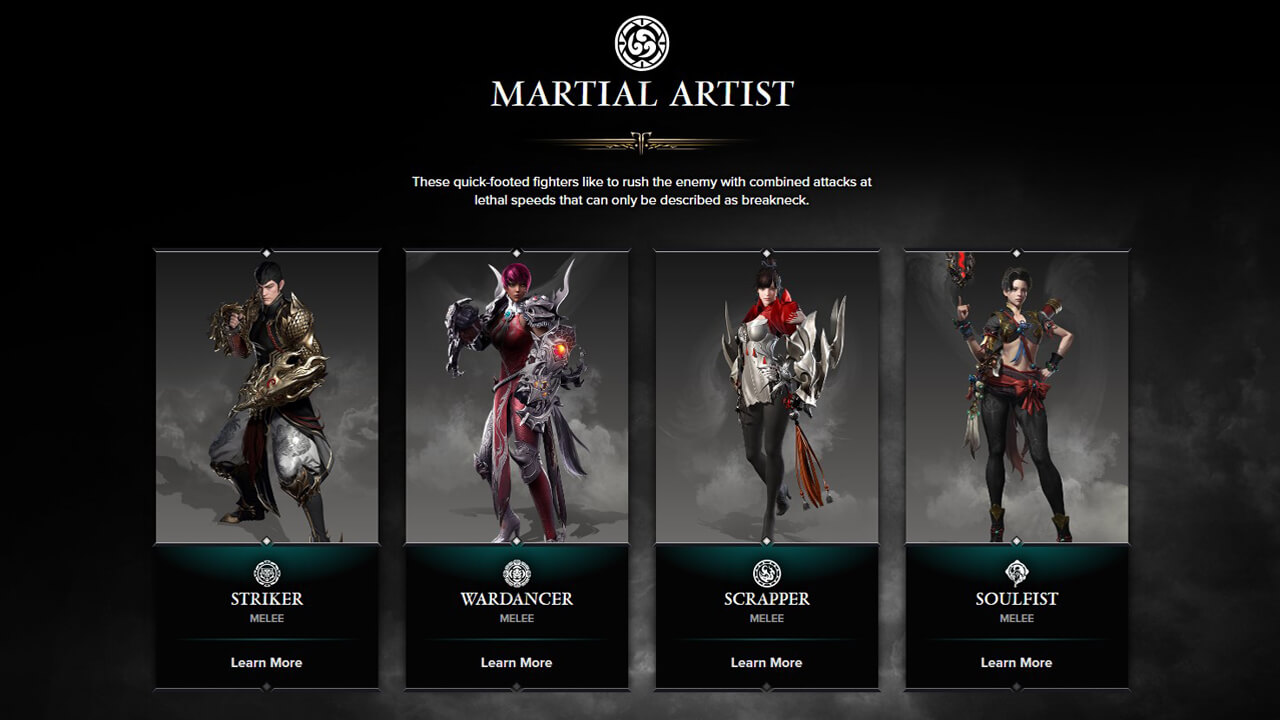This screenshot has height=720, width=1280.
Task: Open Learn More for Soulfist
Action: click(1016, 662)
